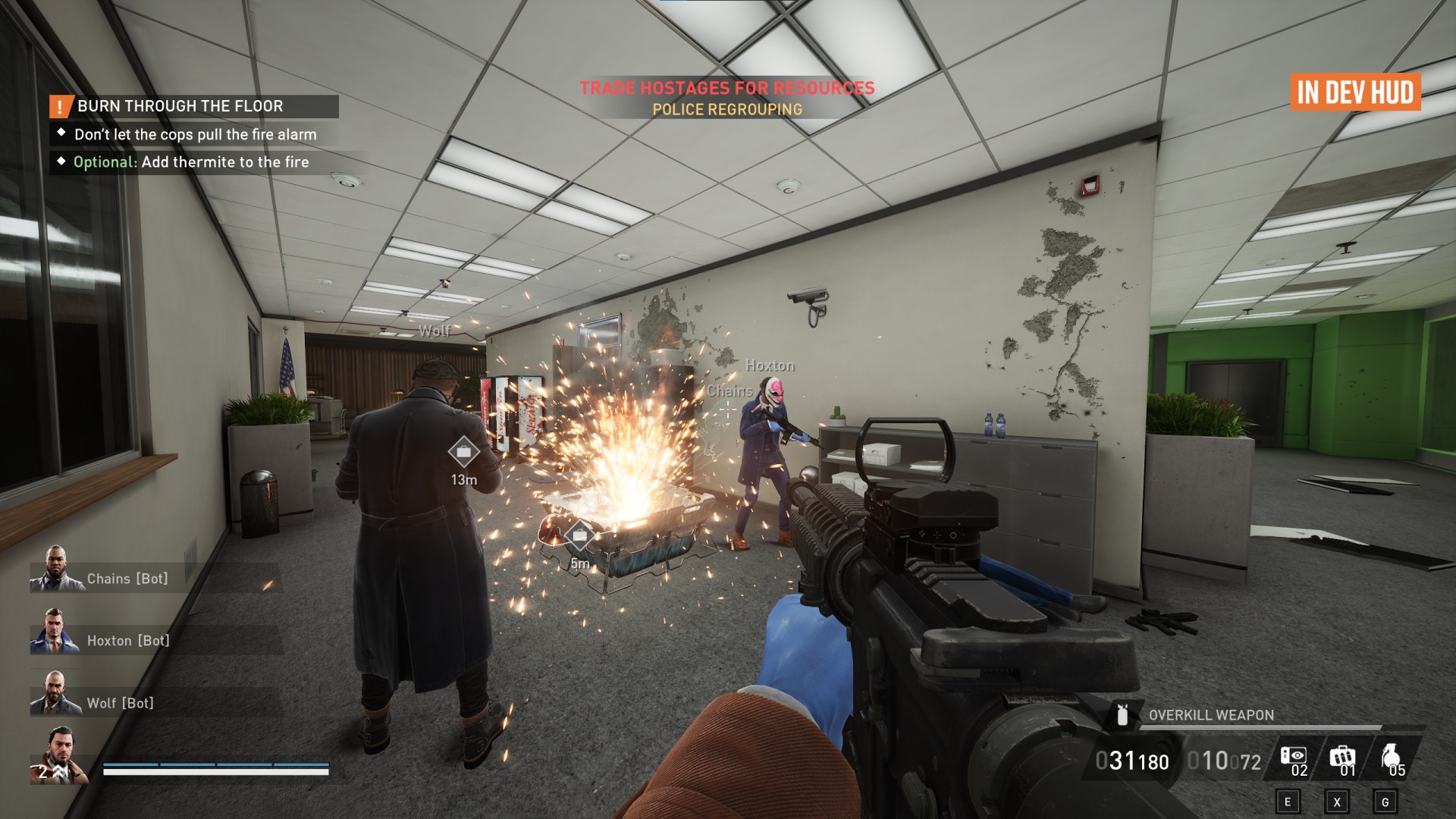Click the fire alarm objective line
This screenshot has width=1456, height=819.
tap(196, 135)
